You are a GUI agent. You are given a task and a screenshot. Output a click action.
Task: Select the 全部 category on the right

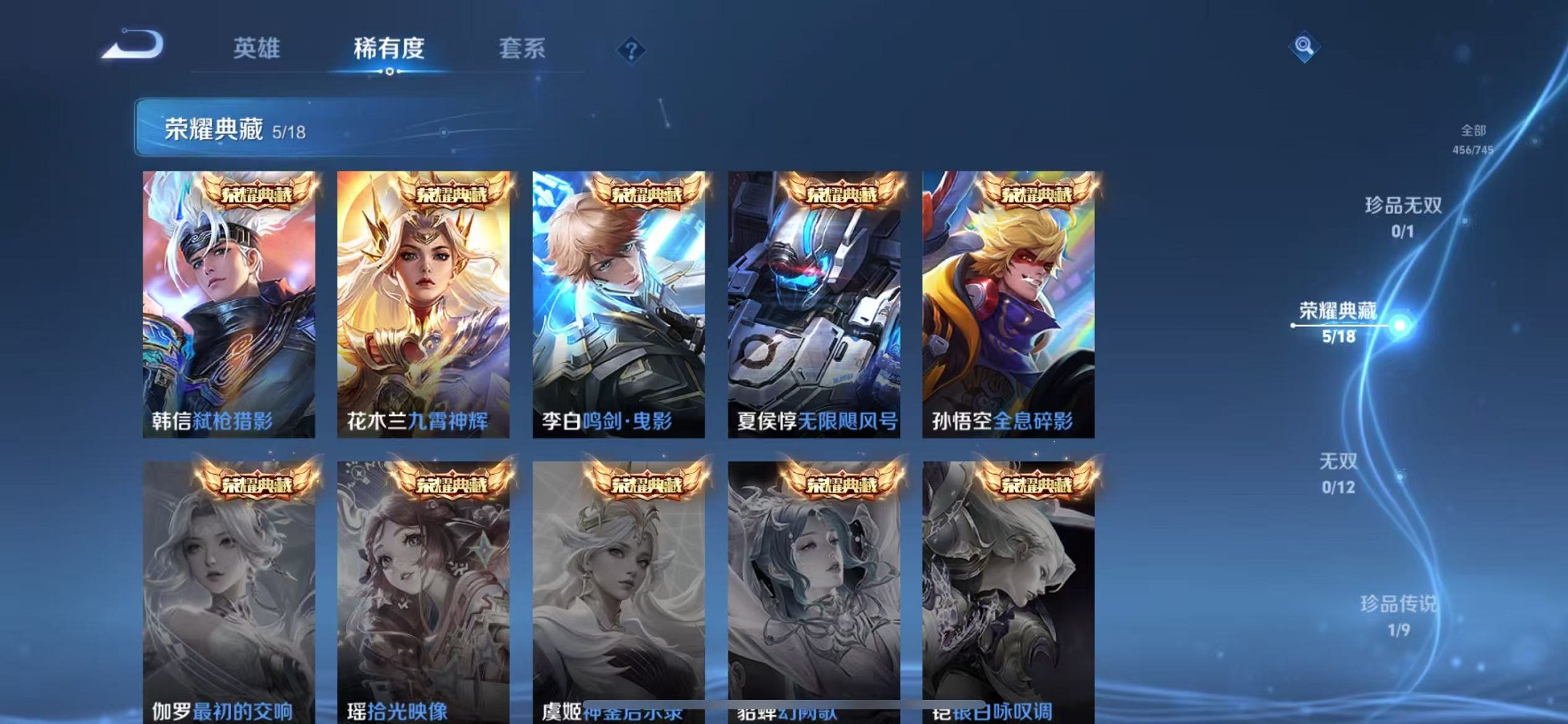tap(1472, 137)
